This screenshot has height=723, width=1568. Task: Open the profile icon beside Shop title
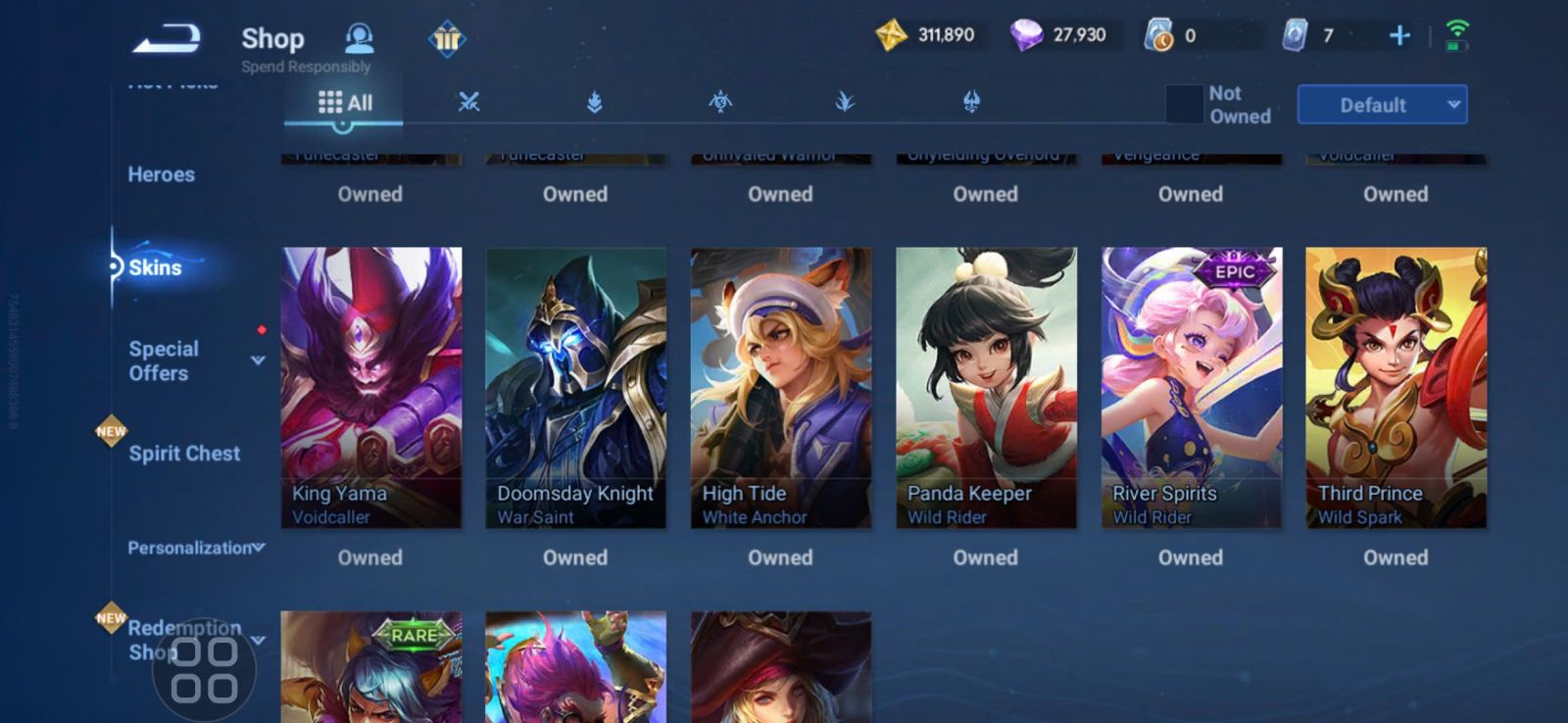(x=360, y=38)
